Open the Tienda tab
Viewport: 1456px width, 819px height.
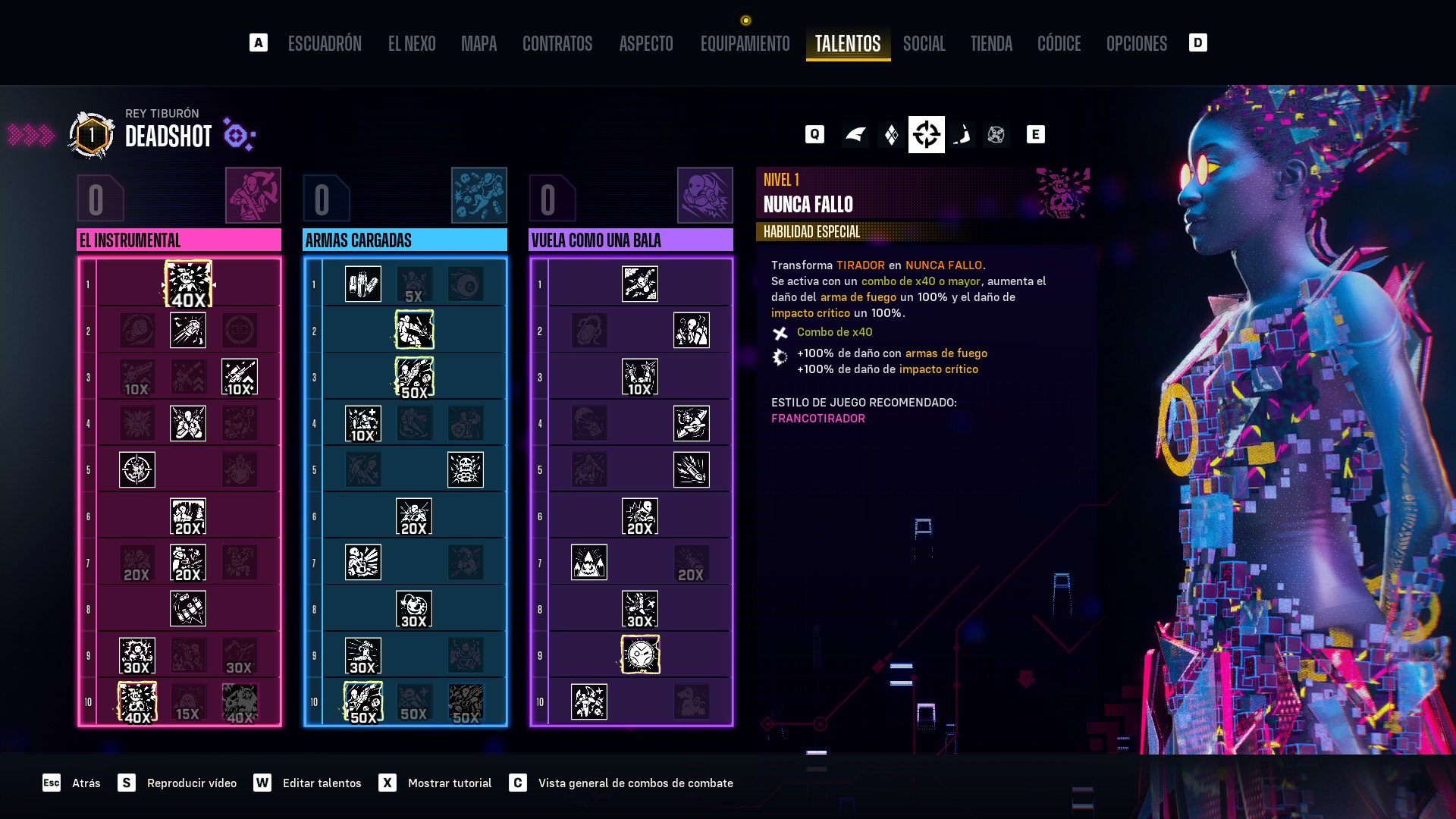coord(991,43)
